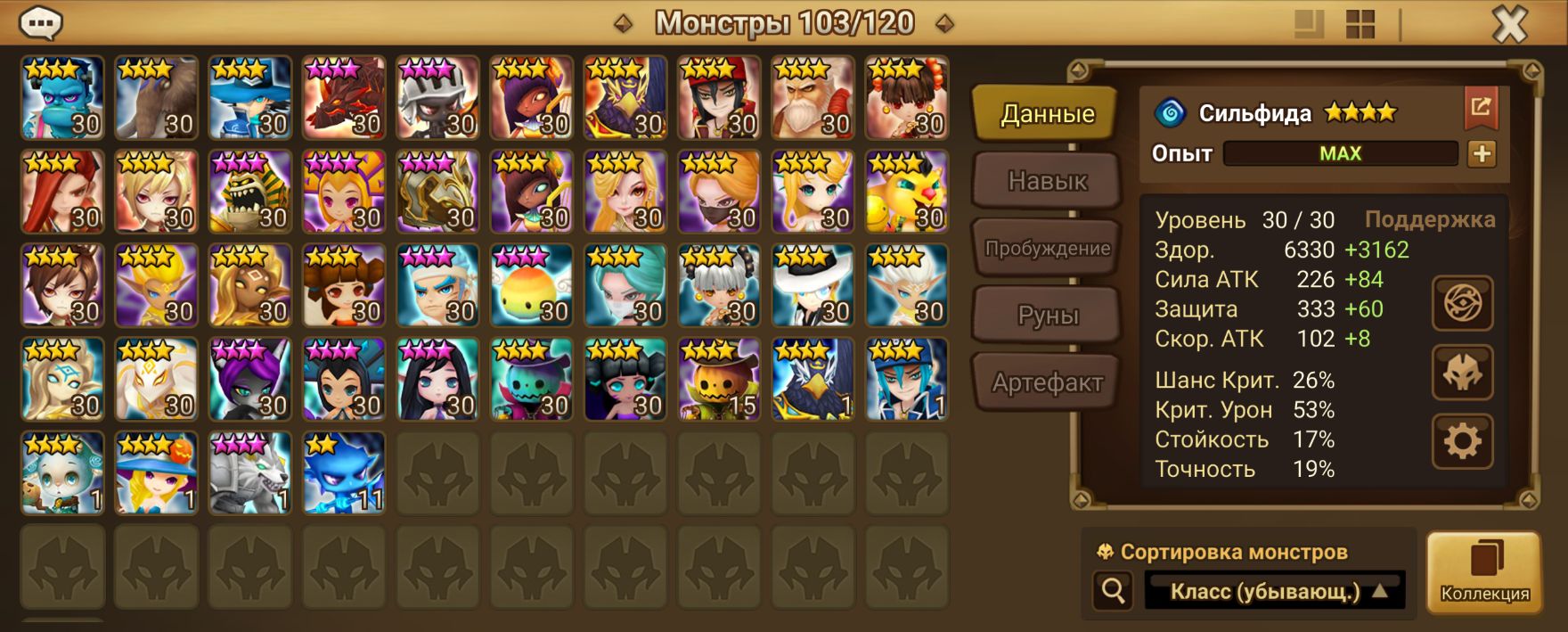Select the grey werewolf monster

[x=249, y=473]
